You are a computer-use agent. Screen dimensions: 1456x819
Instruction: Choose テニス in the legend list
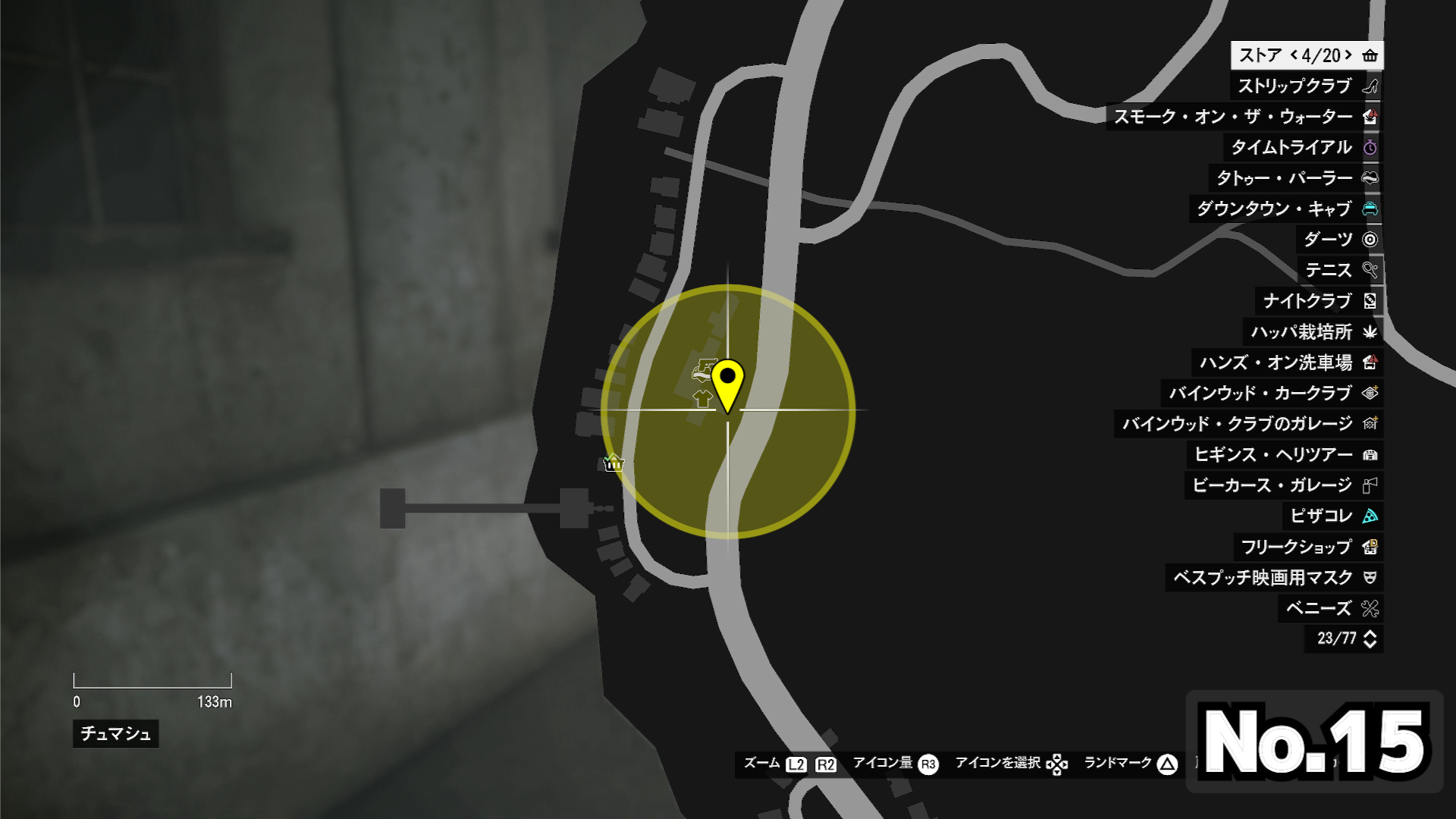(x=1339, y=270)
